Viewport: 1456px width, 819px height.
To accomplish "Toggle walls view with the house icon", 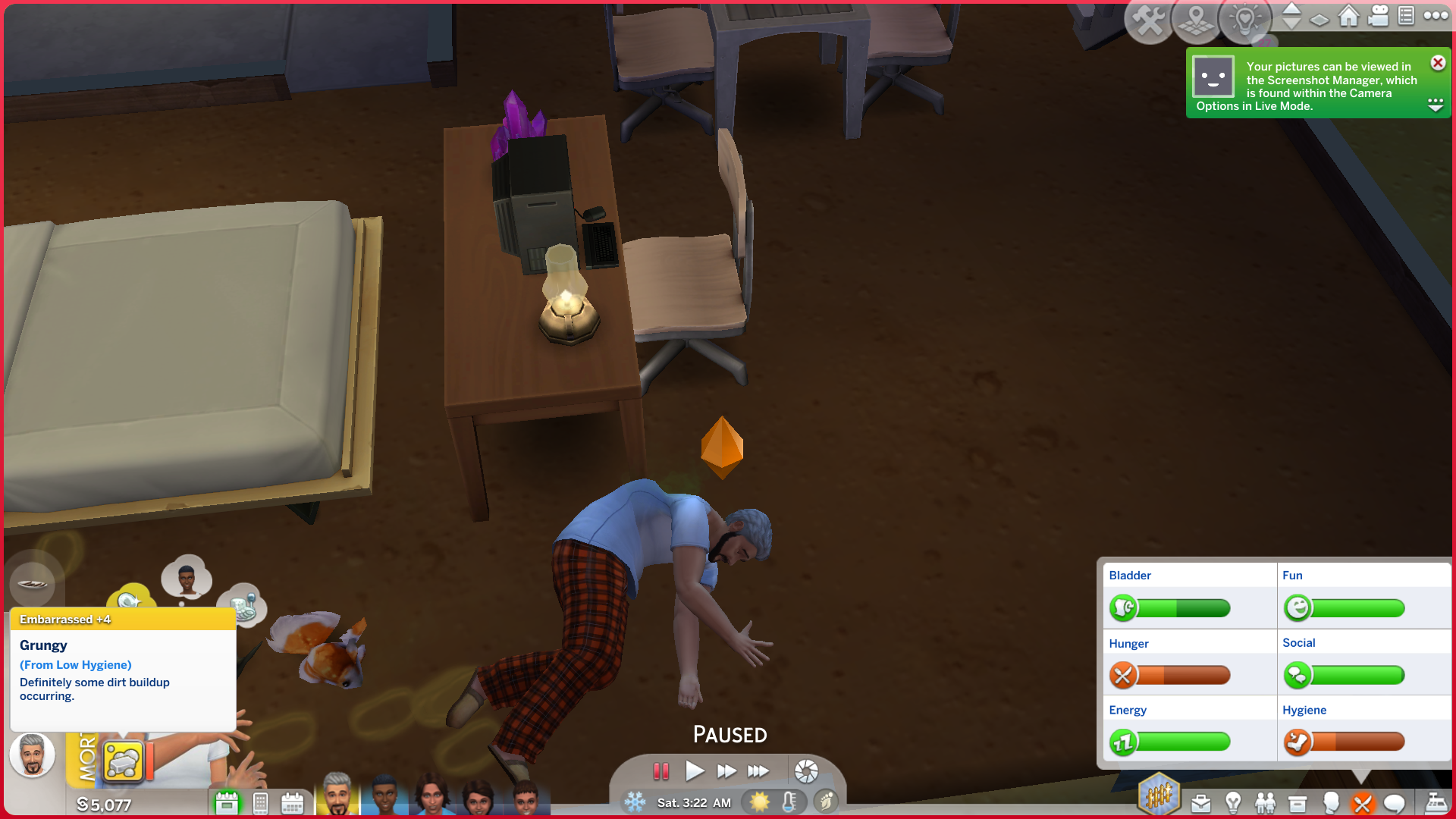I will (1348, 16).
